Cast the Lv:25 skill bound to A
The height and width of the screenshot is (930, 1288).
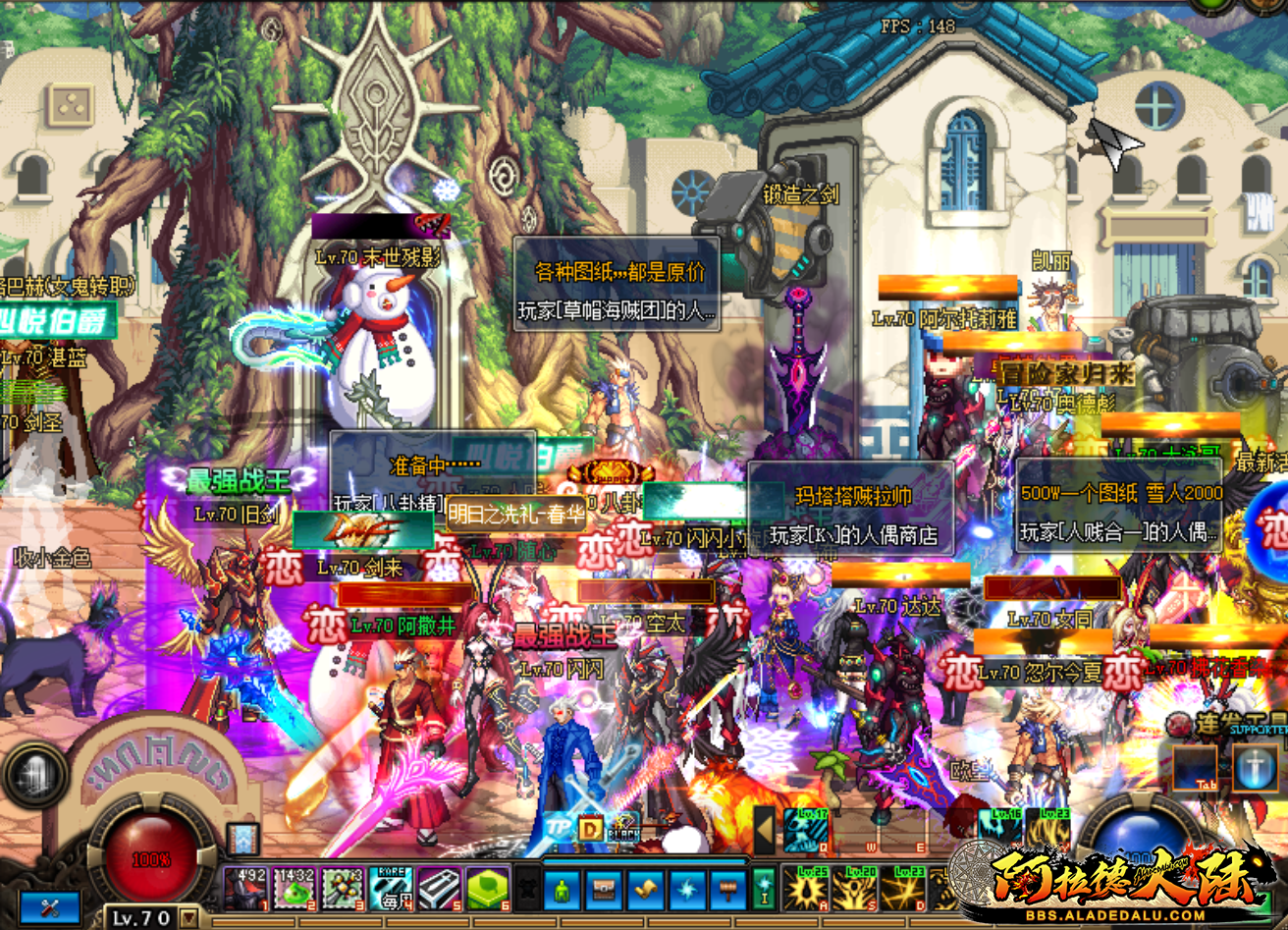tap(807, 892)
